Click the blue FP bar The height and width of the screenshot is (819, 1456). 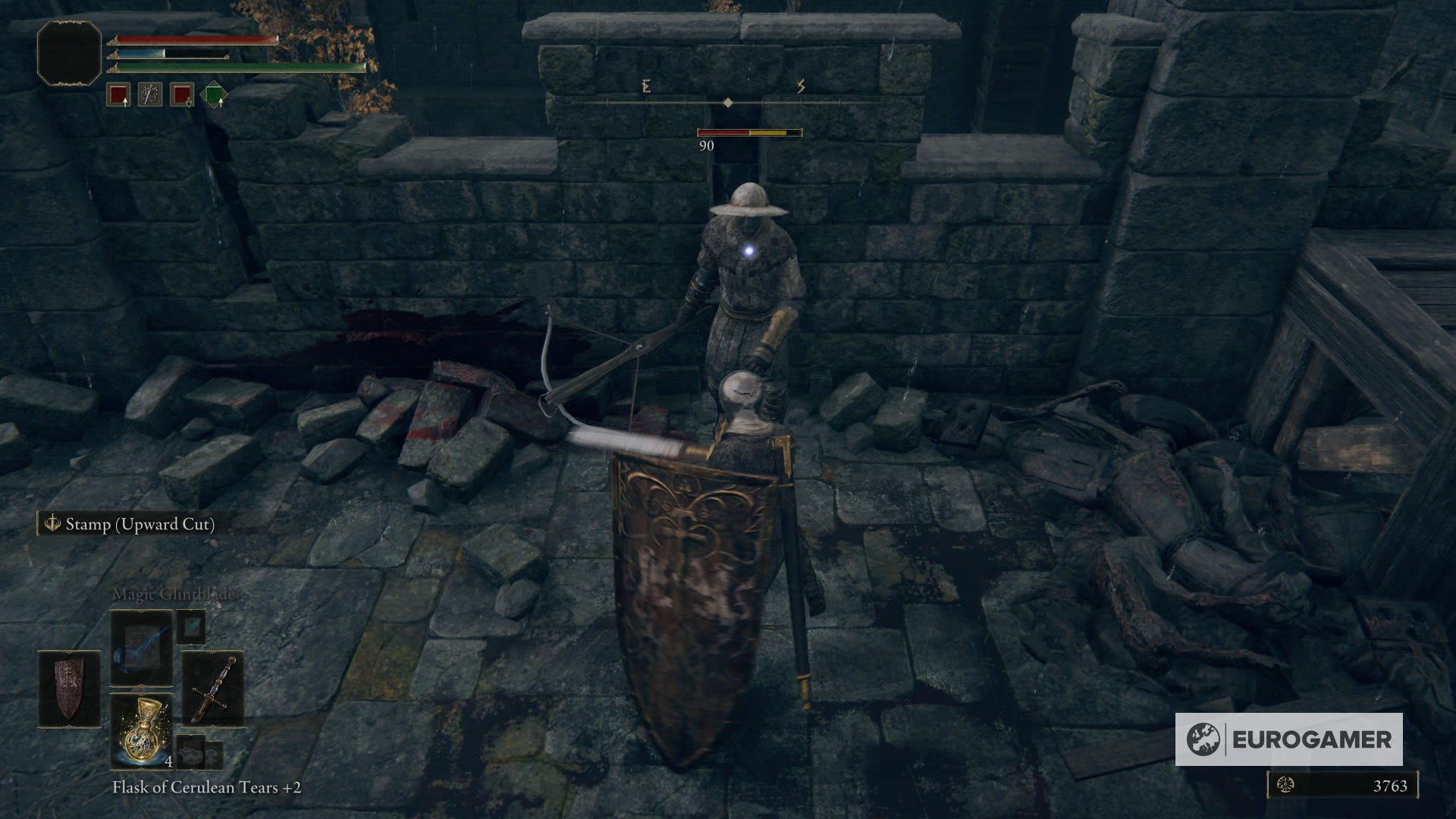click(142, 53)
